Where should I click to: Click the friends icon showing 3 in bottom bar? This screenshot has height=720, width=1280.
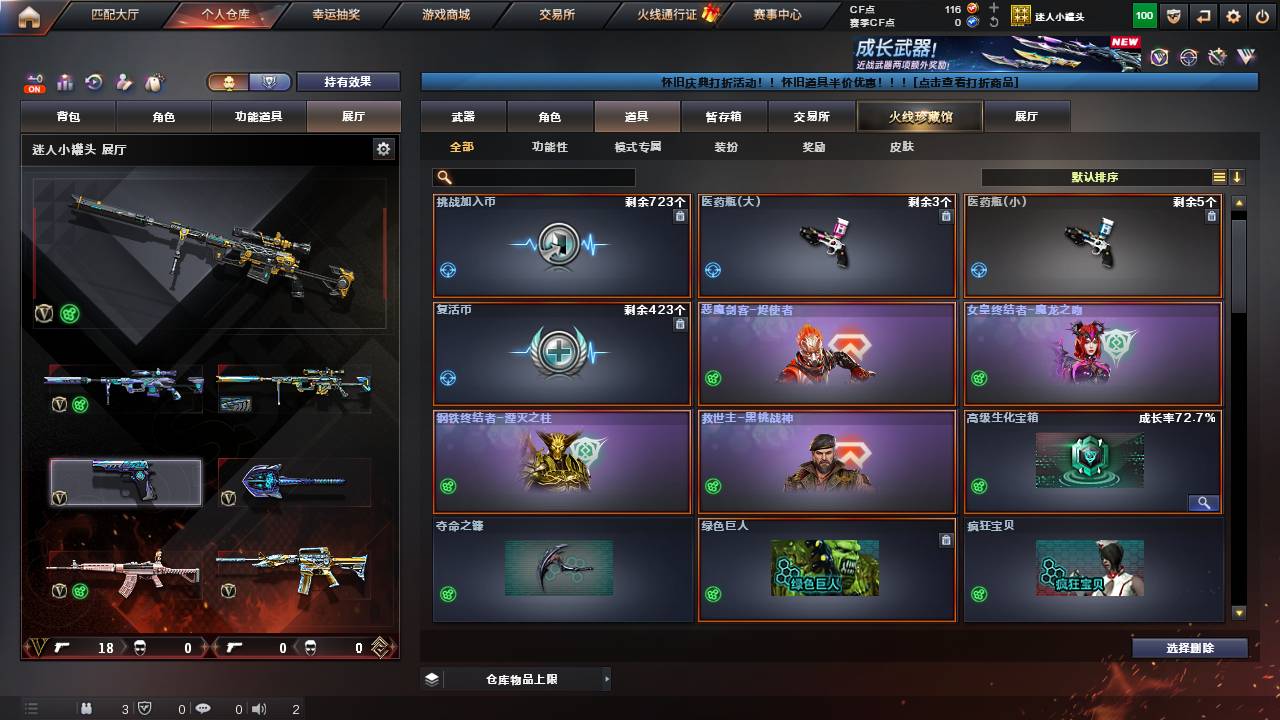click(x=87, y=709)
